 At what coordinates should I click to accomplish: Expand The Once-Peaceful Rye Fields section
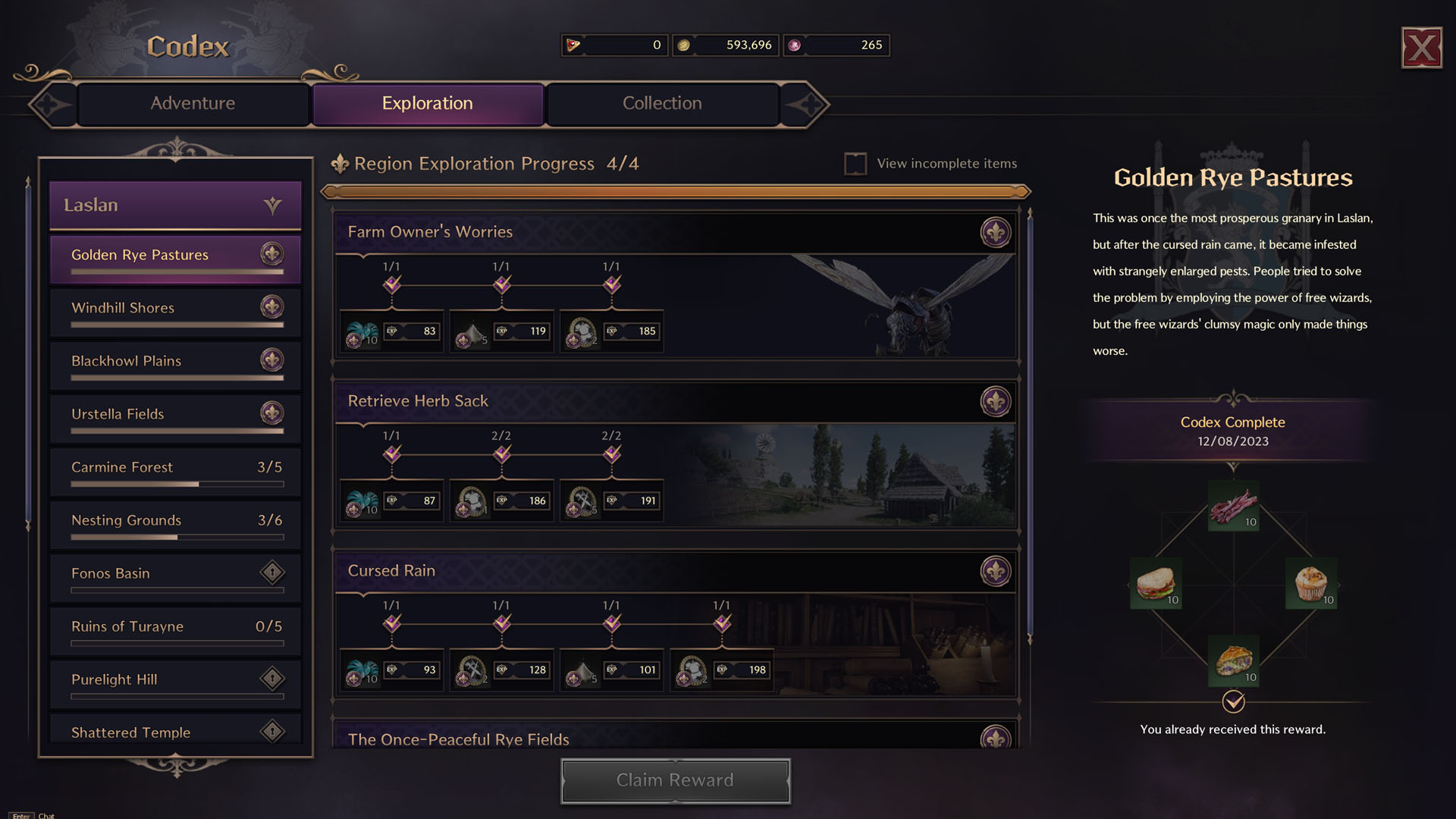coord(460,739)
